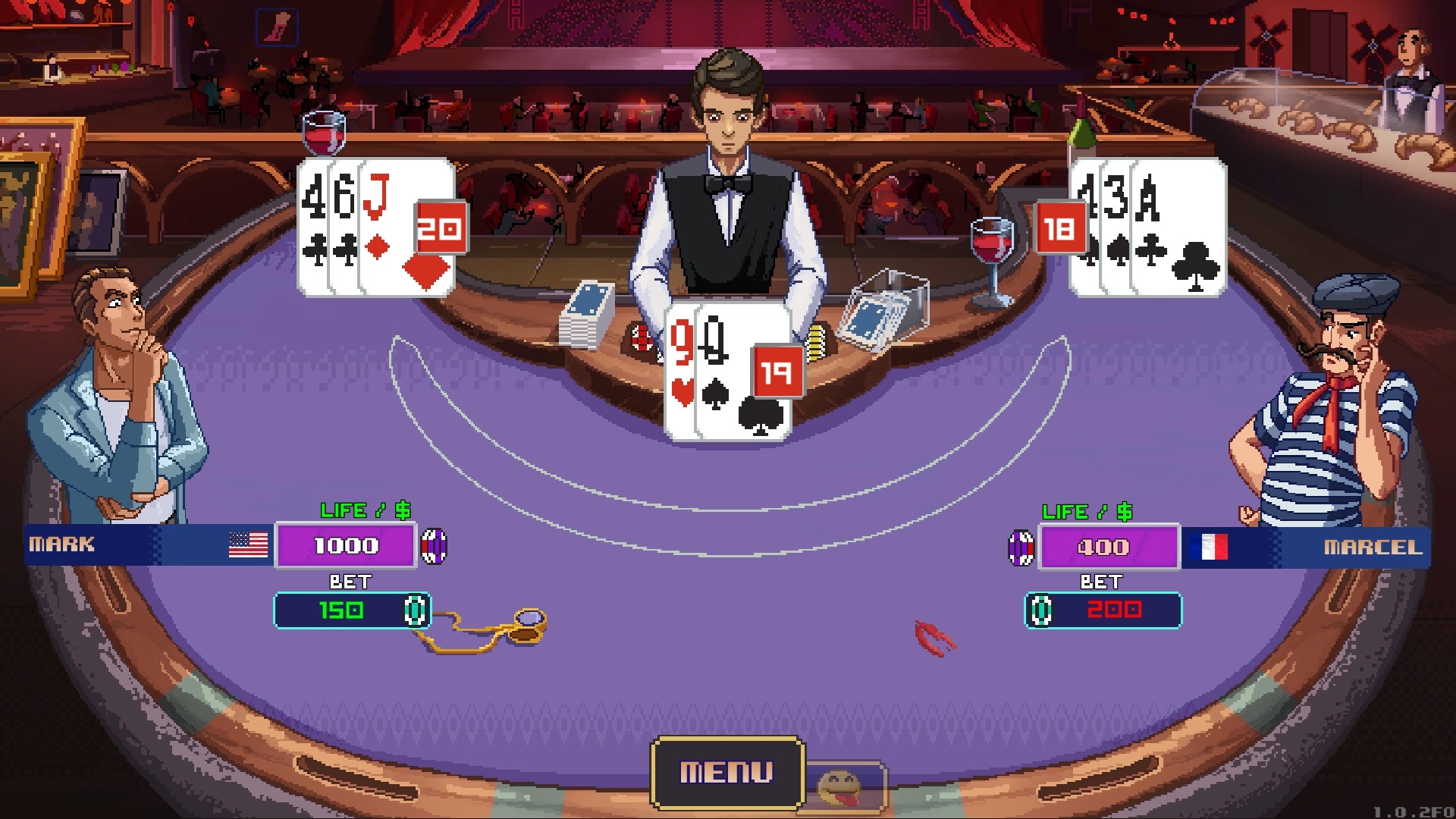Click the teal chip inside Marcel's bet field

tap(1041, 610)
